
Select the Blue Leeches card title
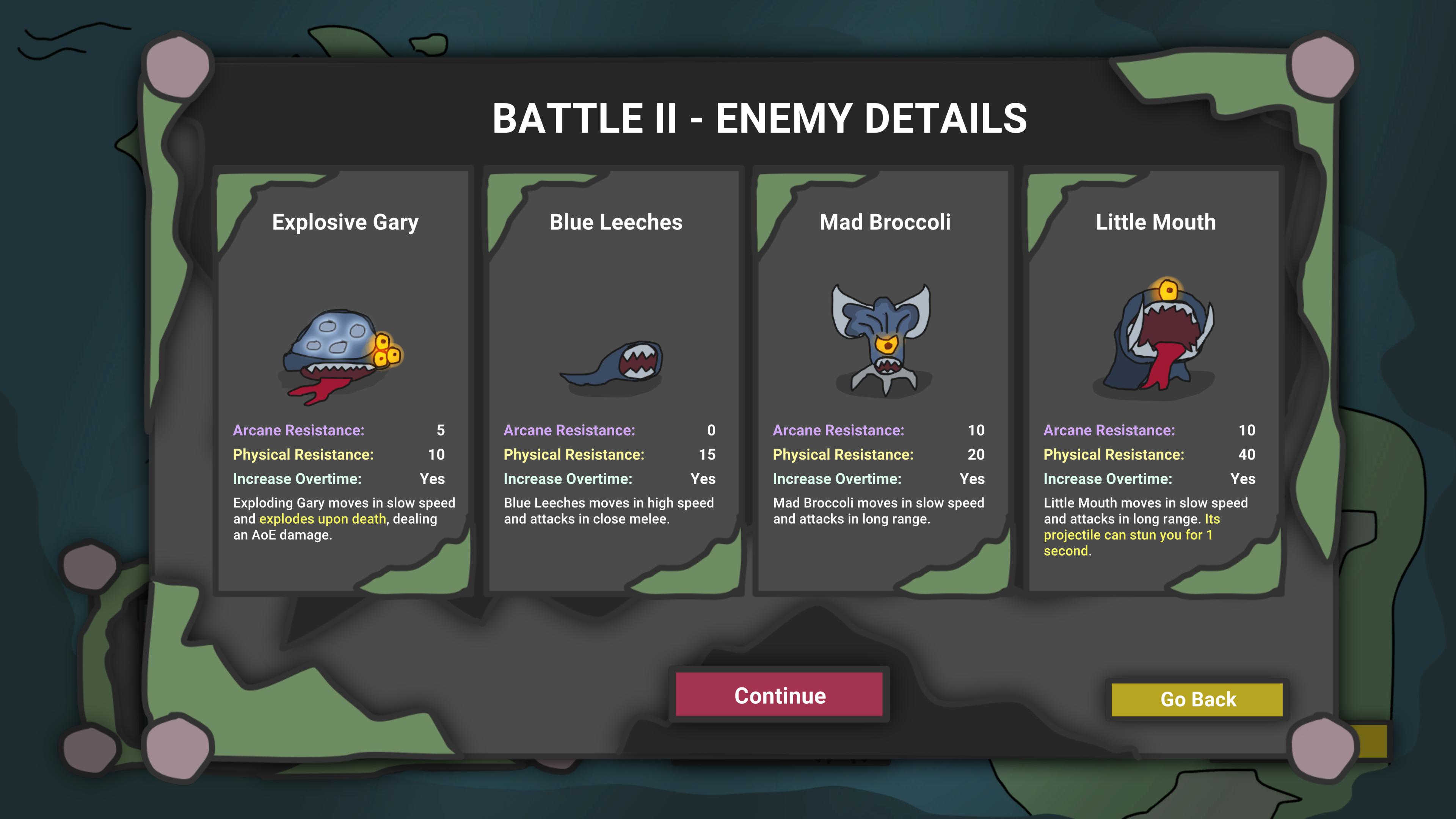615,222
